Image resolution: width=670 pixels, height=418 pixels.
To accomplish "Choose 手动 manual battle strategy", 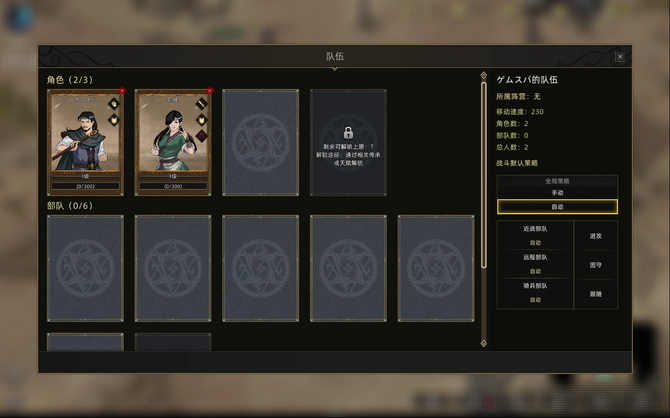I will pos(557,192).
